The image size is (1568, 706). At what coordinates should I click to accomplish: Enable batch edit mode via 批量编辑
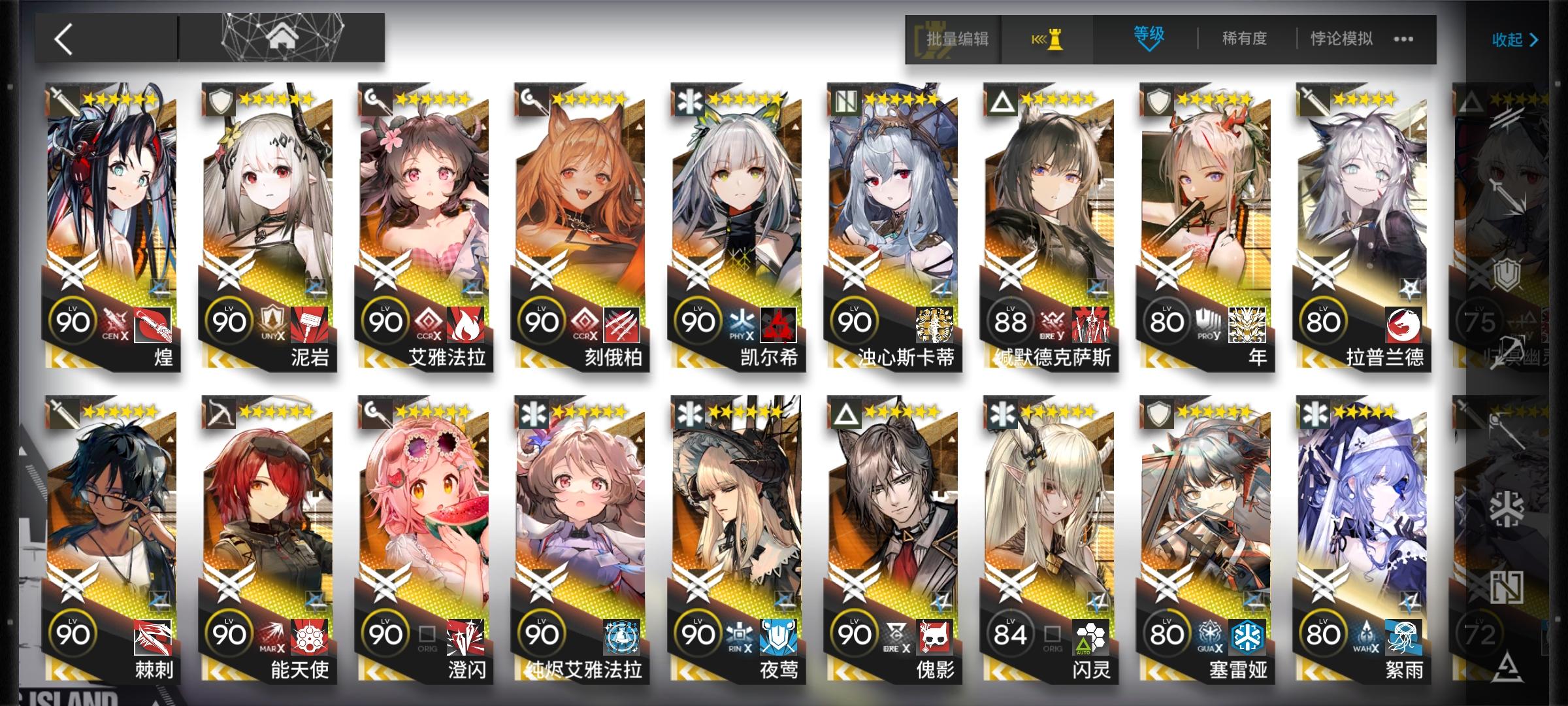pos(957,39)
